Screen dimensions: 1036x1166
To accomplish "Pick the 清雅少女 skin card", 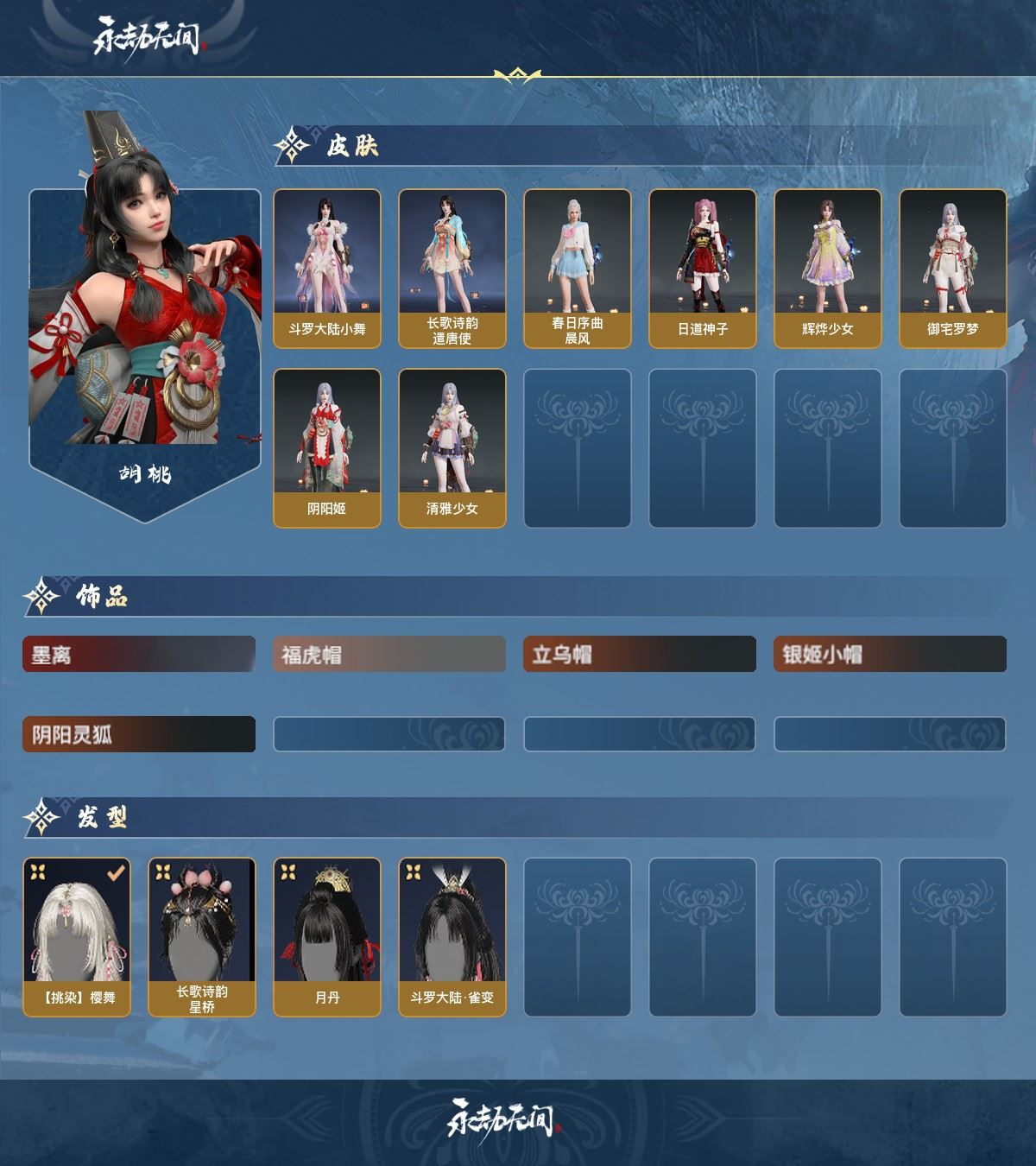I will pos(452,447).
